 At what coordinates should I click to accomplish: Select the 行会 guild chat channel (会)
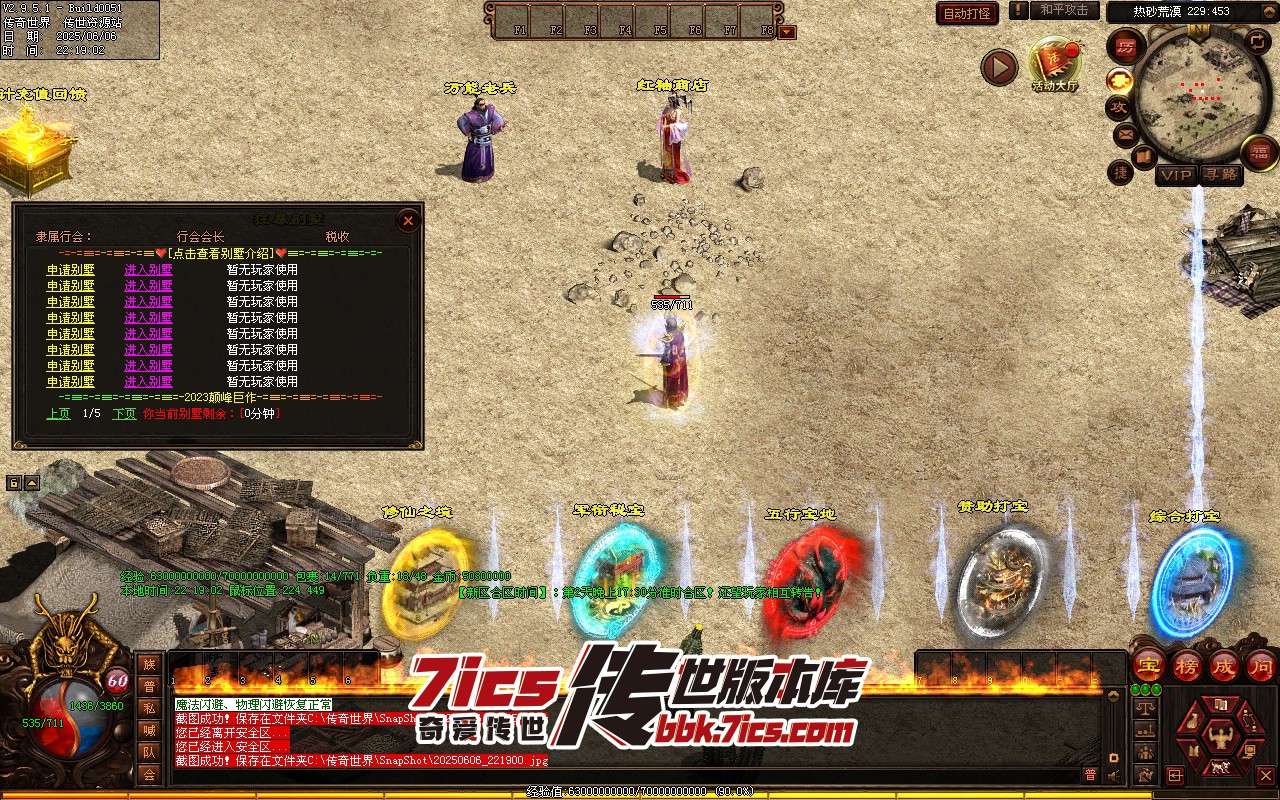tap(149, 773)
